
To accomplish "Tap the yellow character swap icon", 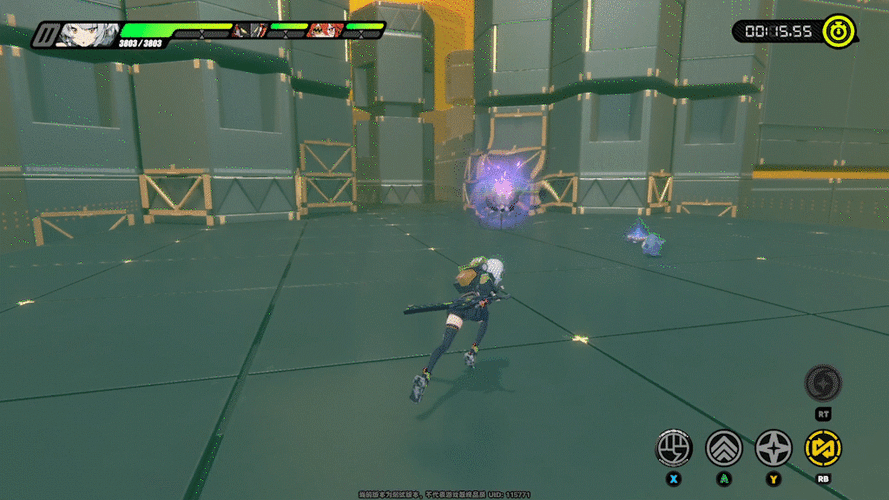I will pos(823,448).
